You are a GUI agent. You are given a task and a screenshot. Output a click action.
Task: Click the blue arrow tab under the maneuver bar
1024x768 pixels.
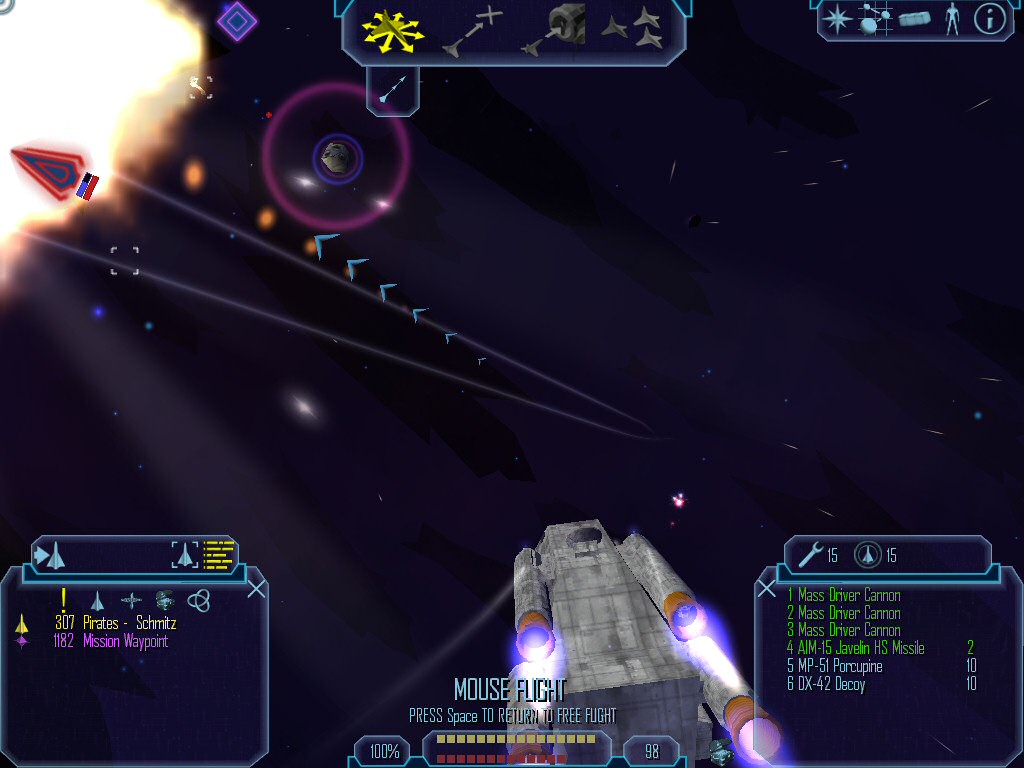pyautogui.click(x=392, y=89)
